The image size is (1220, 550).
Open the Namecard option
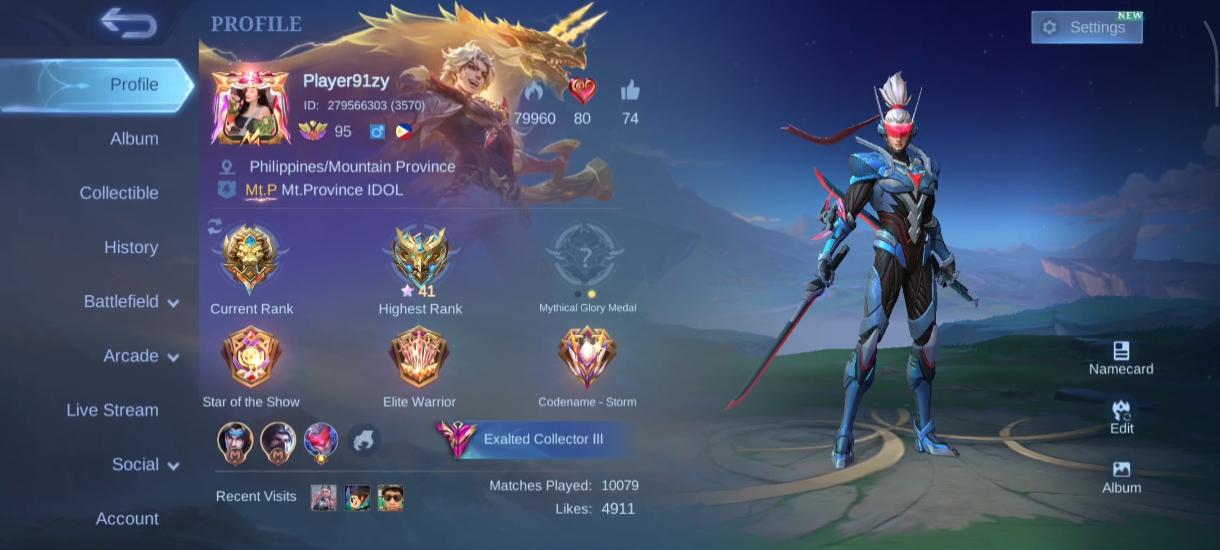[1121, 358]
